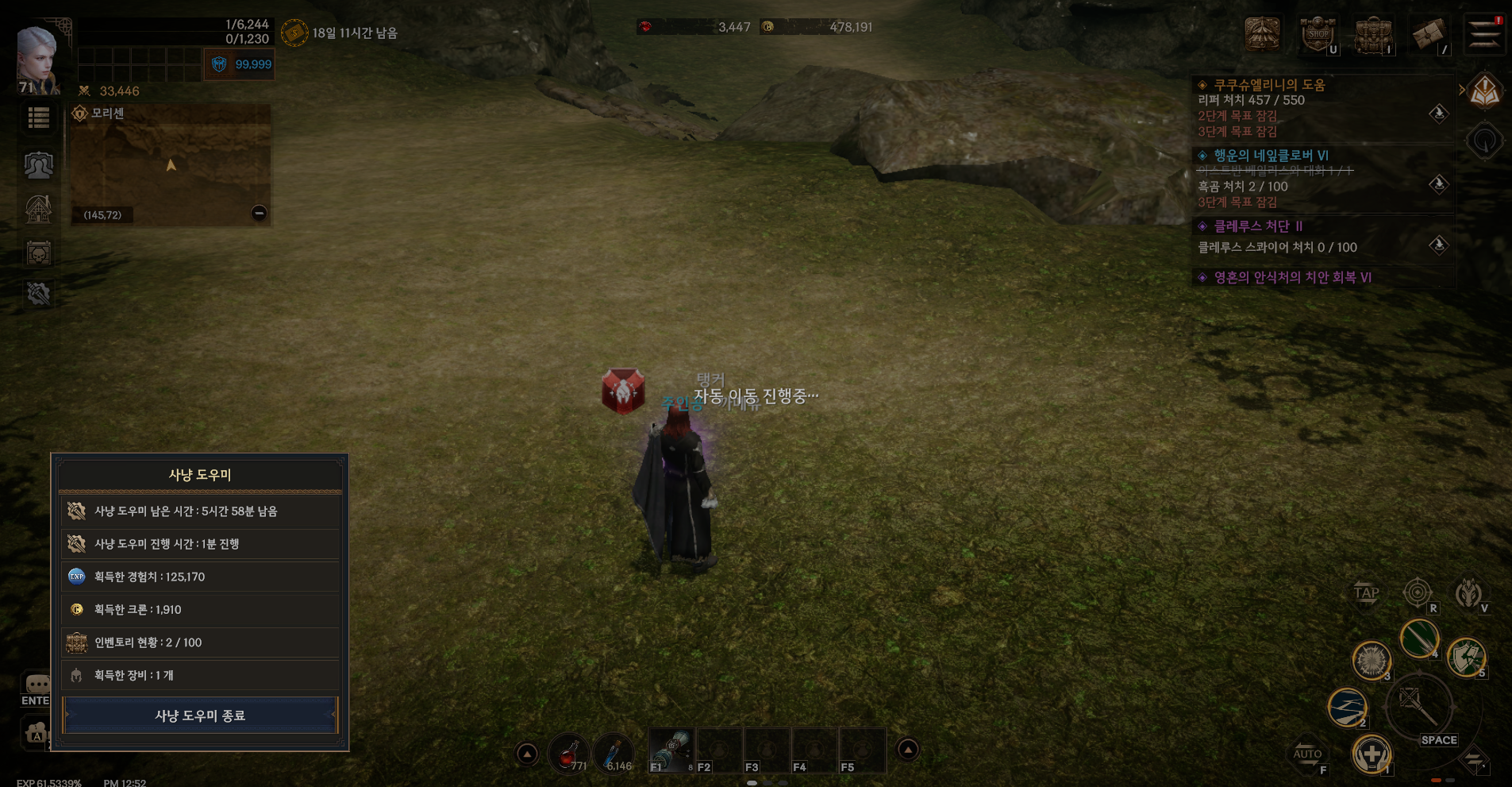Open the chat box button

pos(37,685)
